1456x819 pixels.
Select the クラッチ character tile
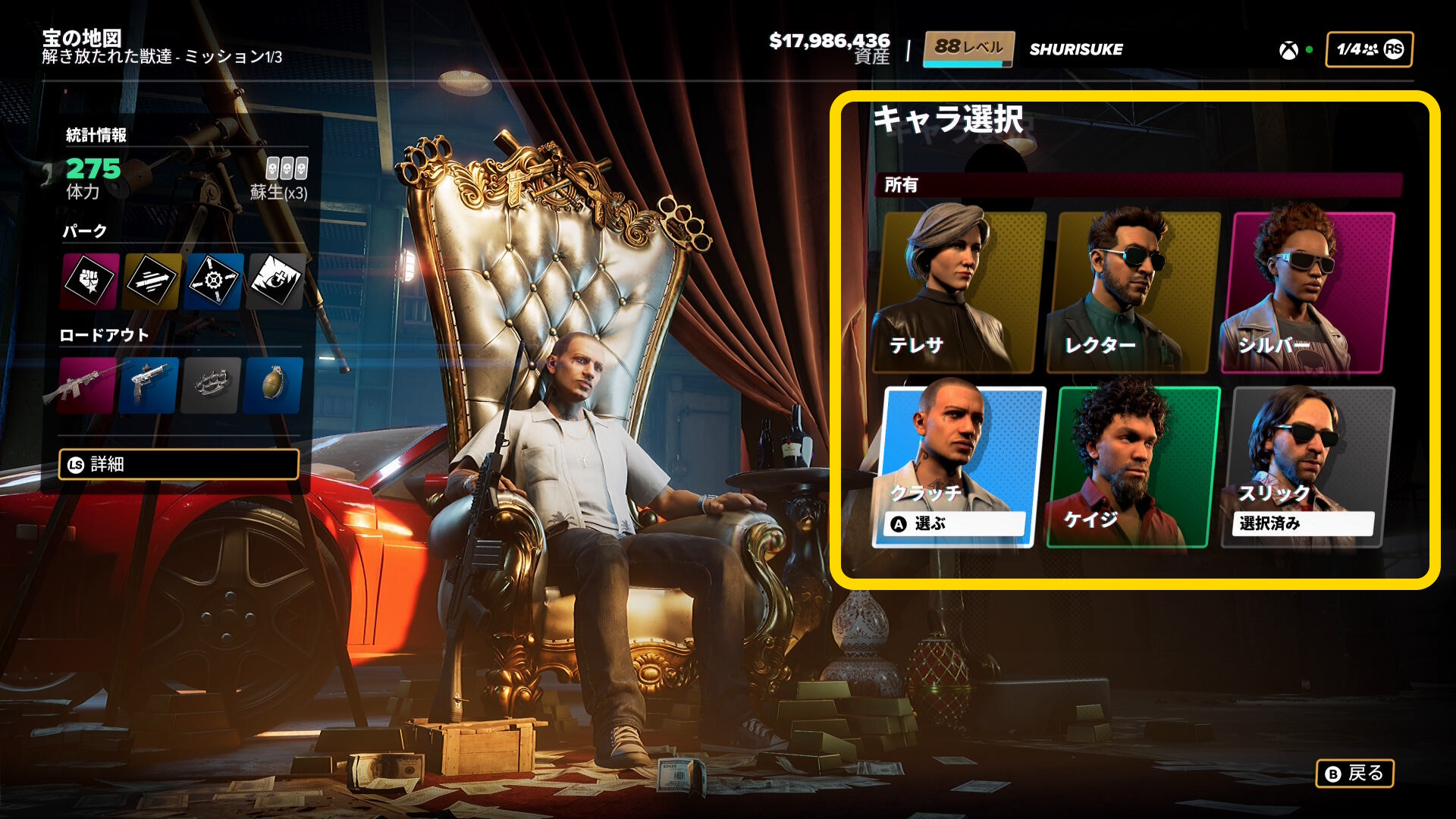[x=959, y=466]
